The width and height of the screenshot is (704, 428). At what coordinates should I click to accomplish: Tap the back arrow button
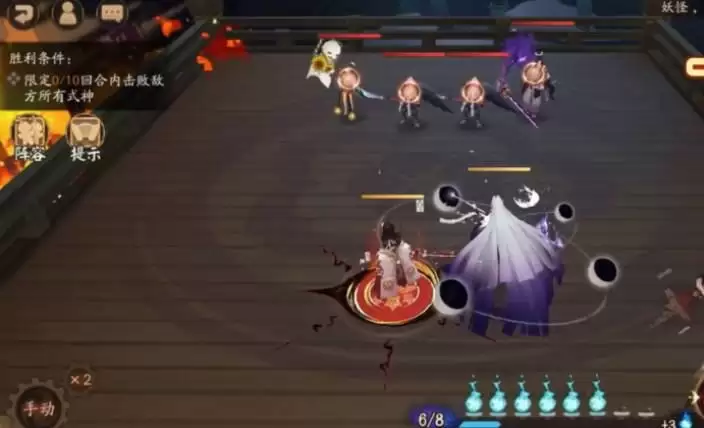click(x=22, y=13)
